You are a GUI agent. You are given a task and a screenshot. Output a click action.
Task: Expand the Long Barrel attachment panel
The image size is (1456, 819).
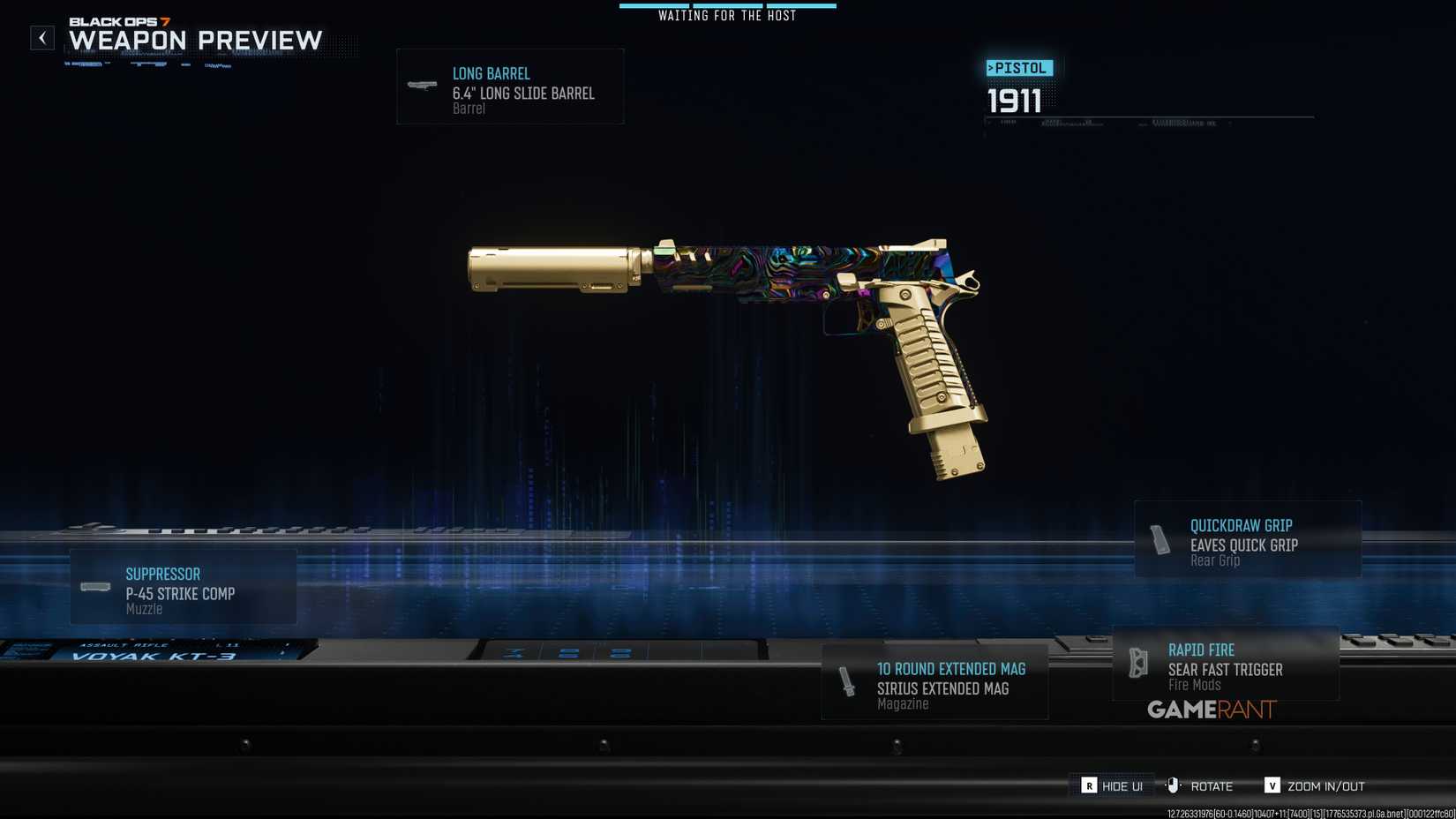510,86
